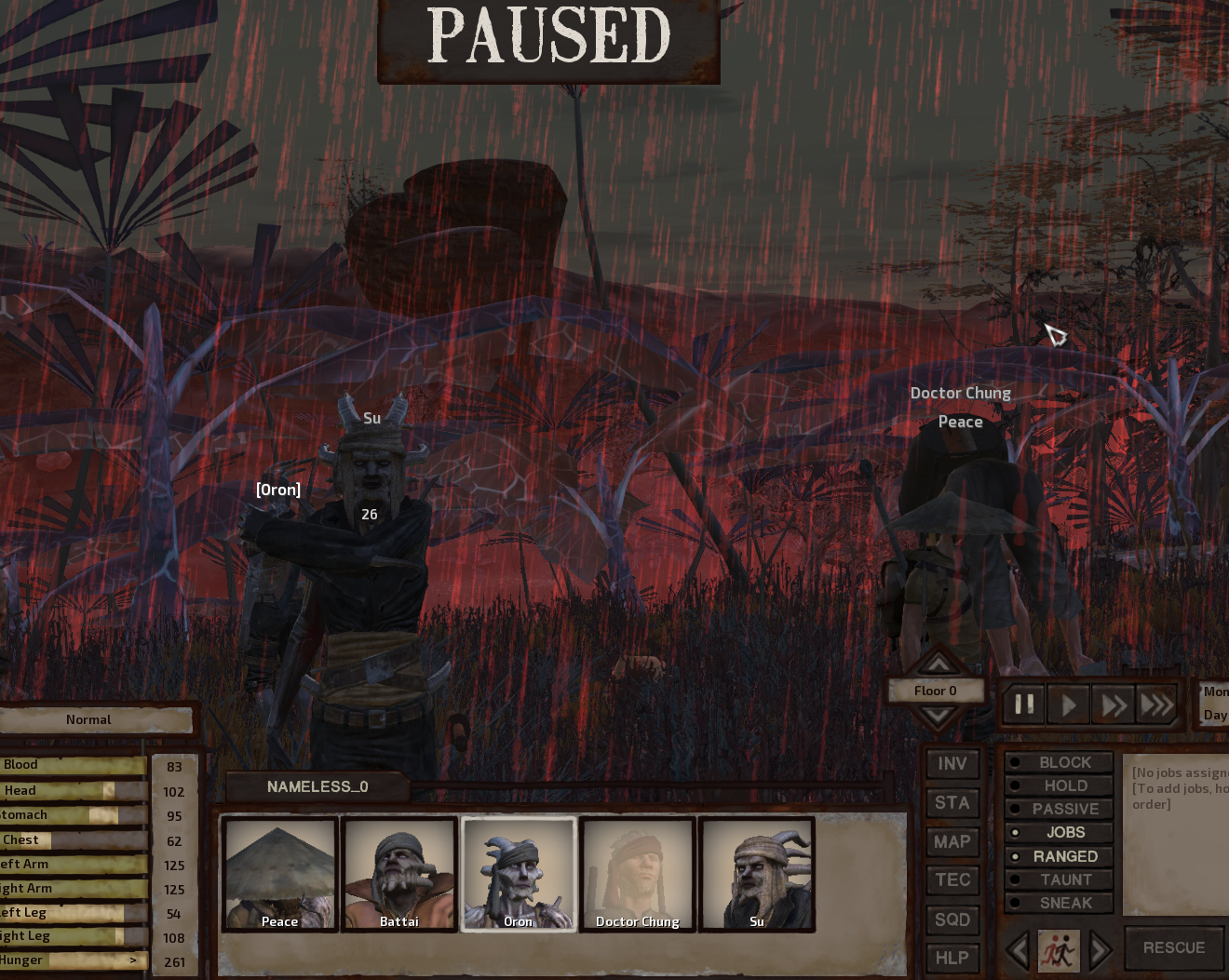Select Battai's squad portrait
Screen dimensions: 1229x980
(x=398, y=874)
